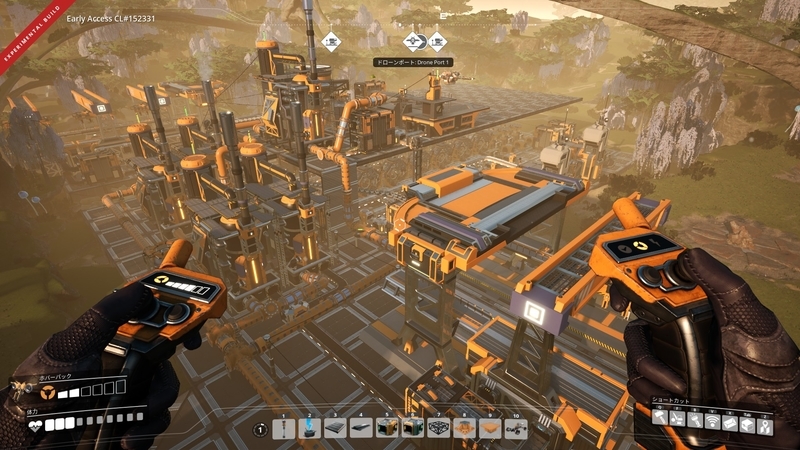Select the pole item in hotbar slot 1
This screenshot has height=450, width=800.
pos(283,428)
